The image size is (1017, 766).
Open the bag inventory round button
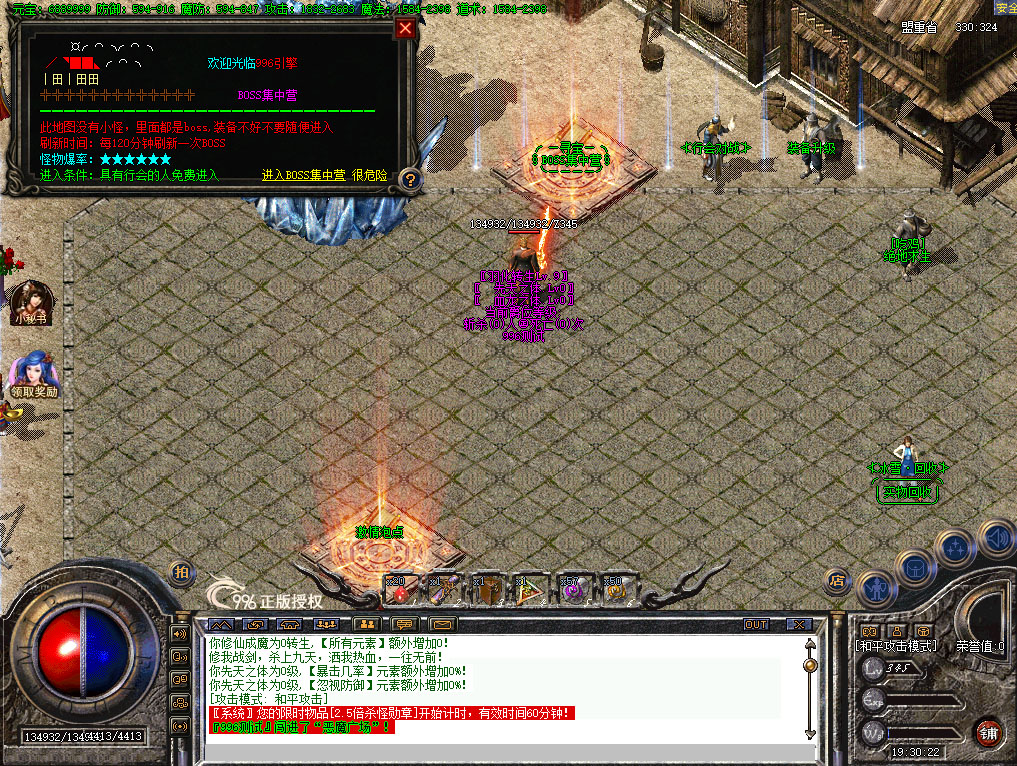[914, 567]
